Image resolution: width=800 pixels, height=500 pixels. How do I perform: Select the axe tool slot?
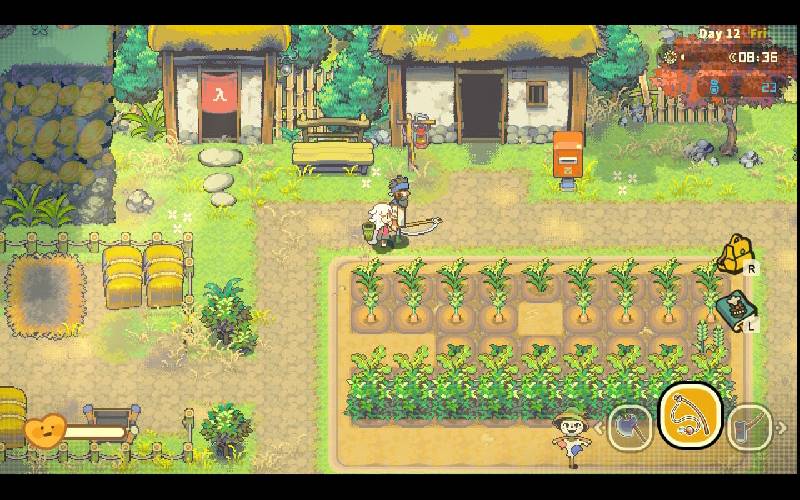tap(630, 426)
